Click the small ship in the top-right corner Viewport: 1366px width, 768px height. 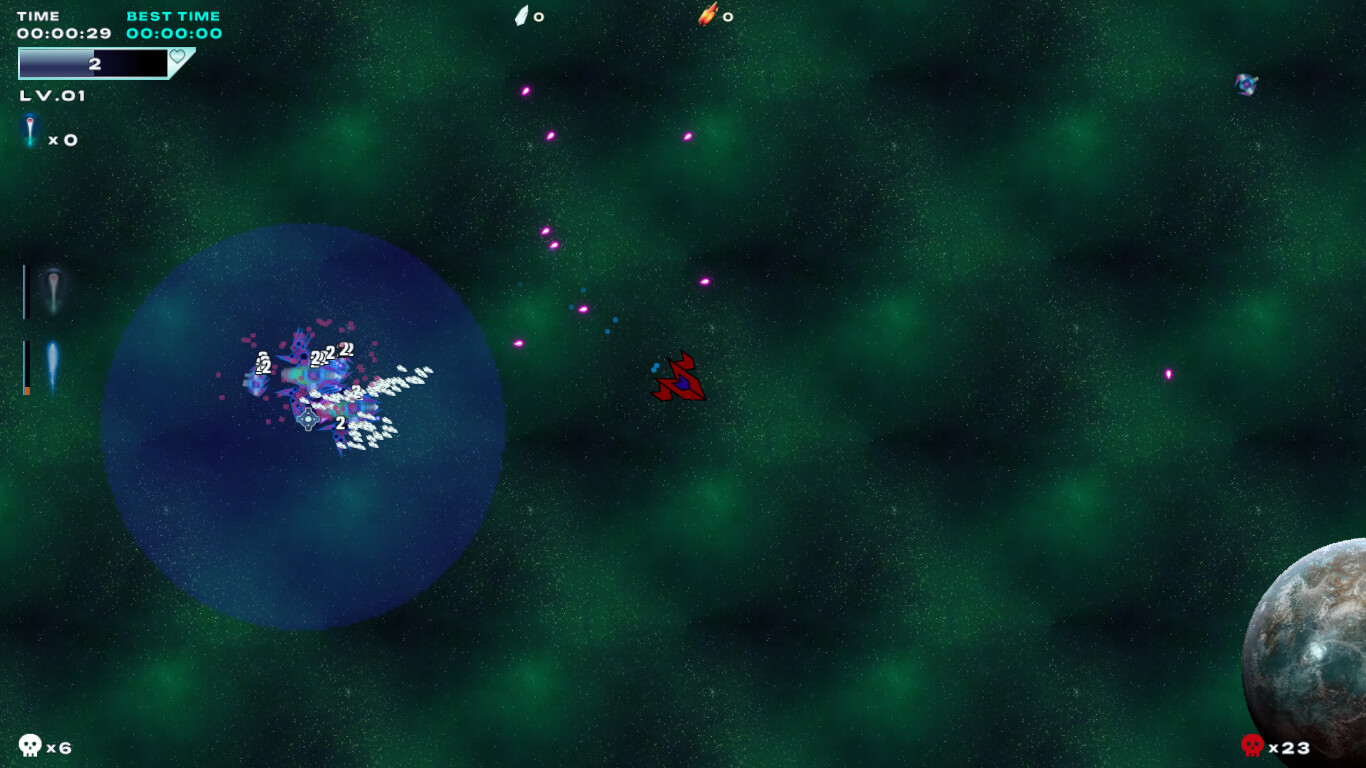(x=1246, y=83)
